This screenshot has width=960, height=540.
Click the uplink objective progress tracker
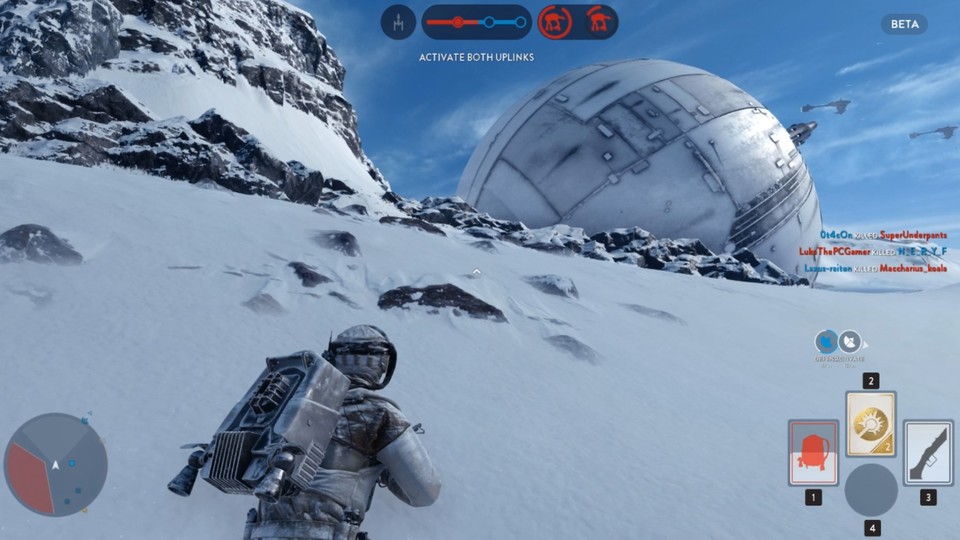point(476,21)
